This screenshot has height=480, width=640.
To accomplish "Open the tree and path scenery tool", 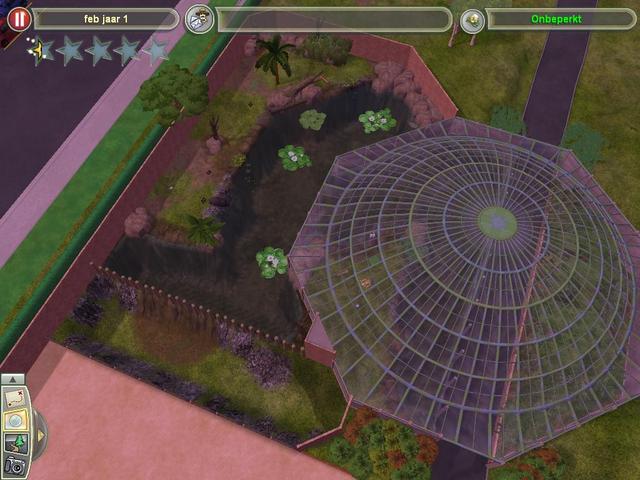I will click(15, 443).
